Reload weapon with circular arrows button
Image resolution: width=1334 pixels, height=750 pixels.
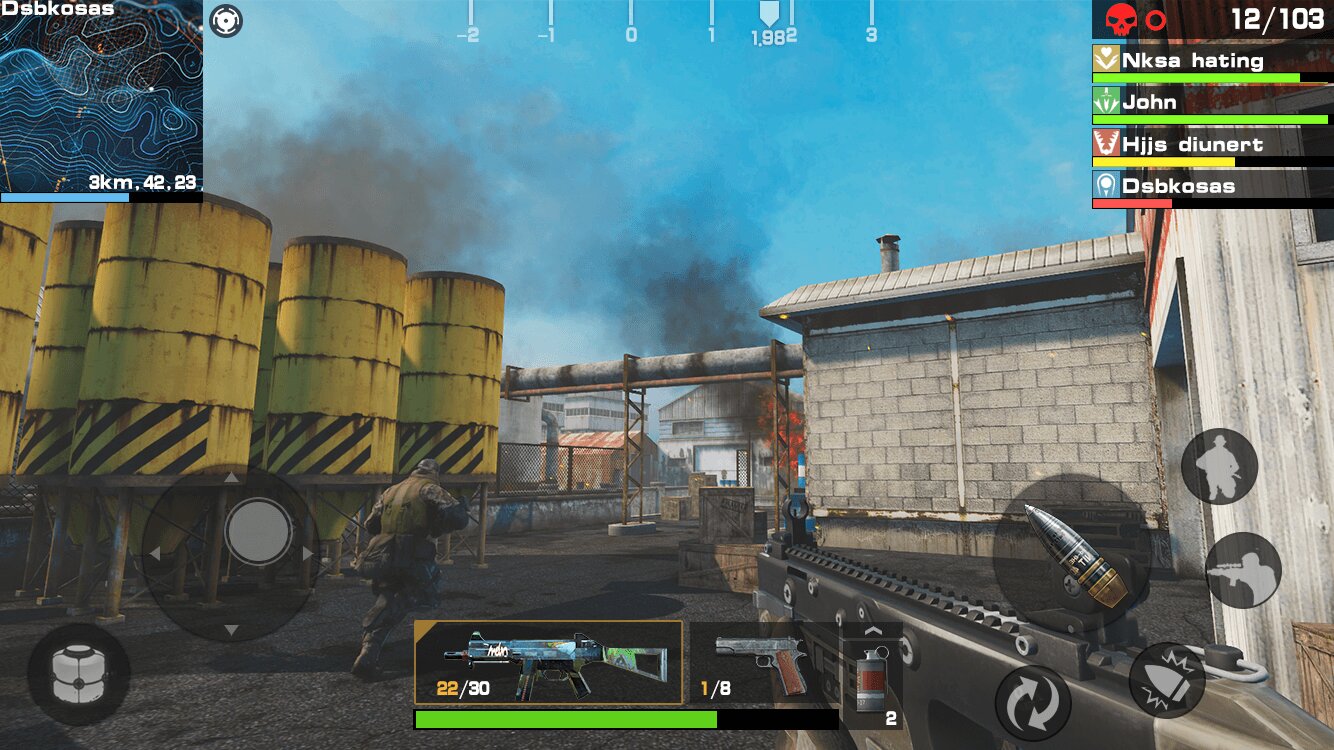coord(1032,703)
